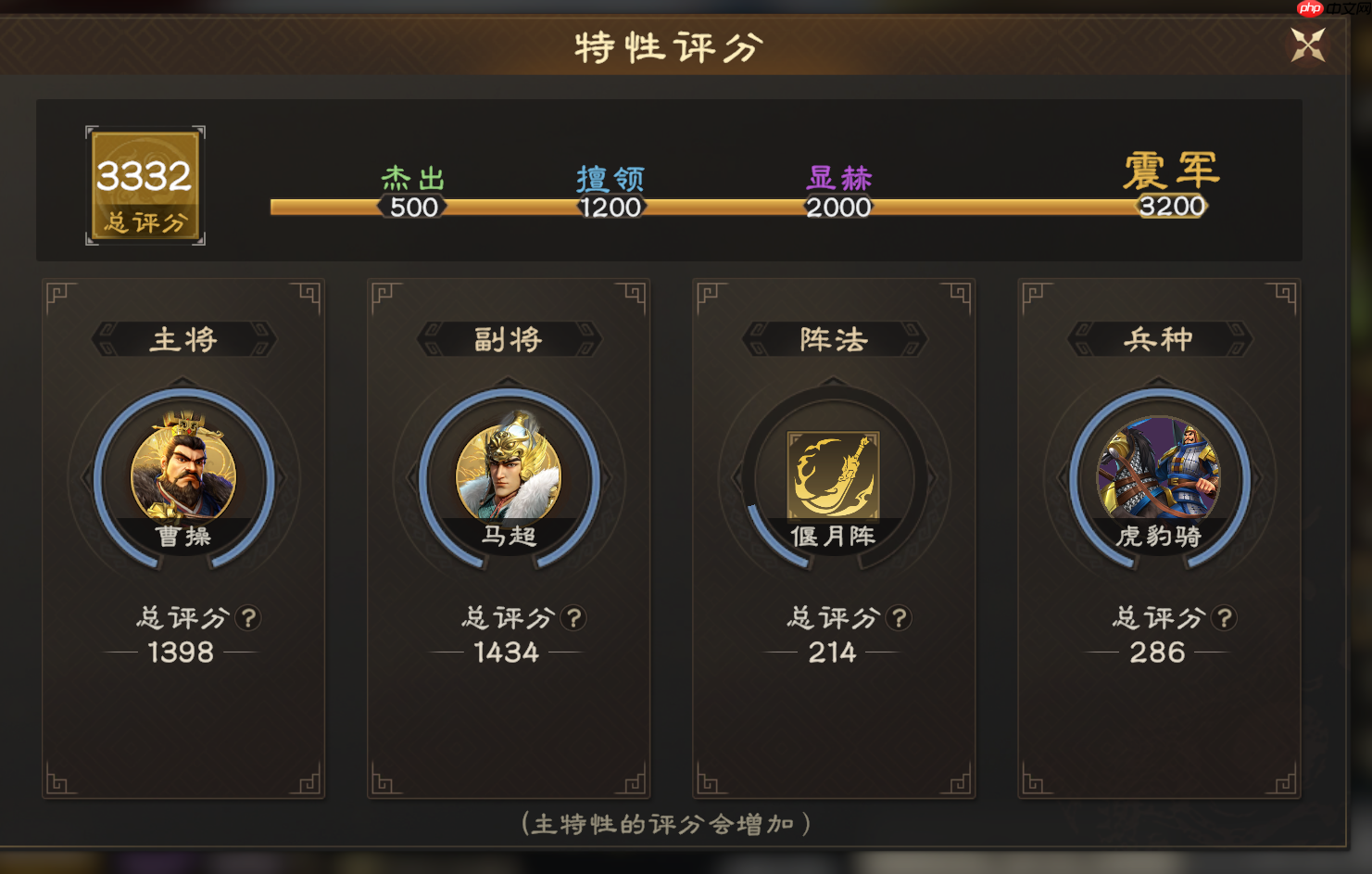Click the 杰出 milestone marker
The height and width of the screenshot is (874, 1372).
click(413, 192)
